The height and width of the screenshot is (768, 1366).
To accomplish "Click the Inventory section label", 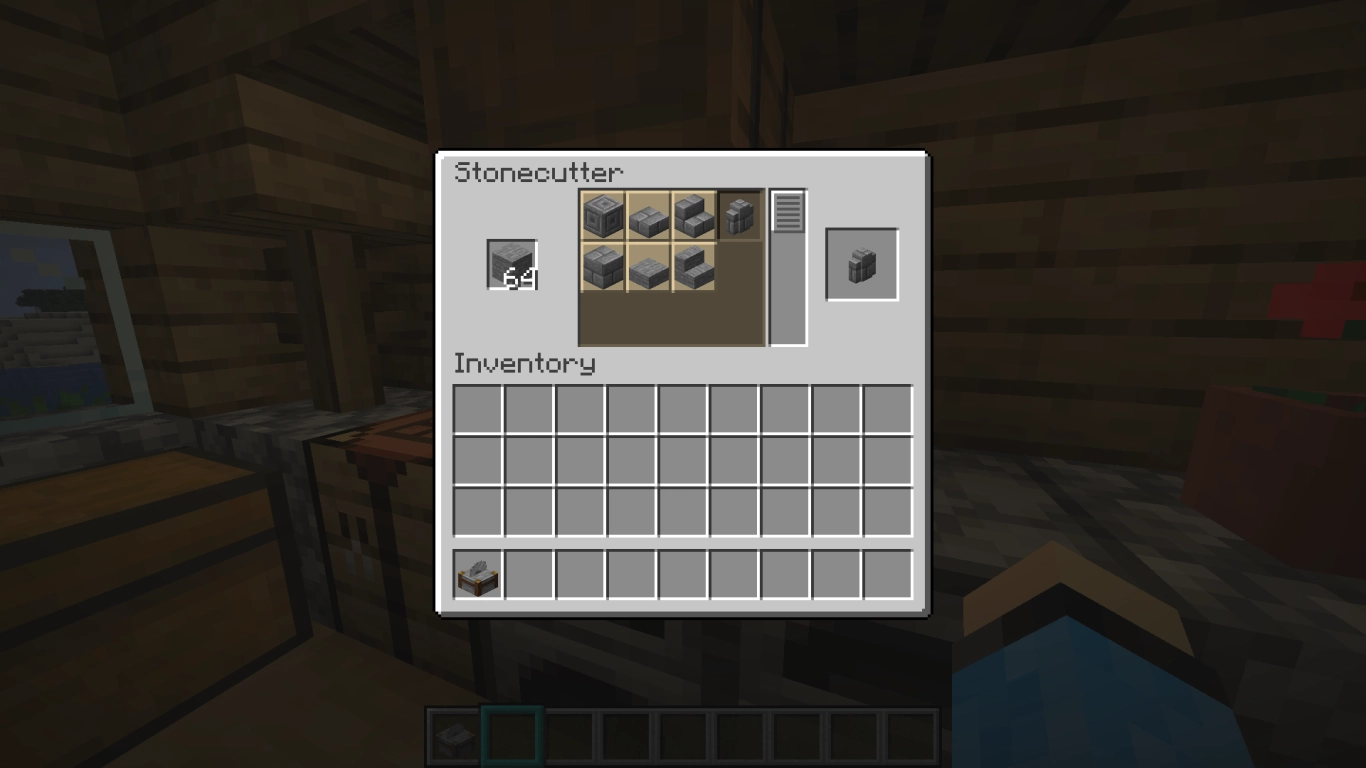I will [x=525, y=364].
